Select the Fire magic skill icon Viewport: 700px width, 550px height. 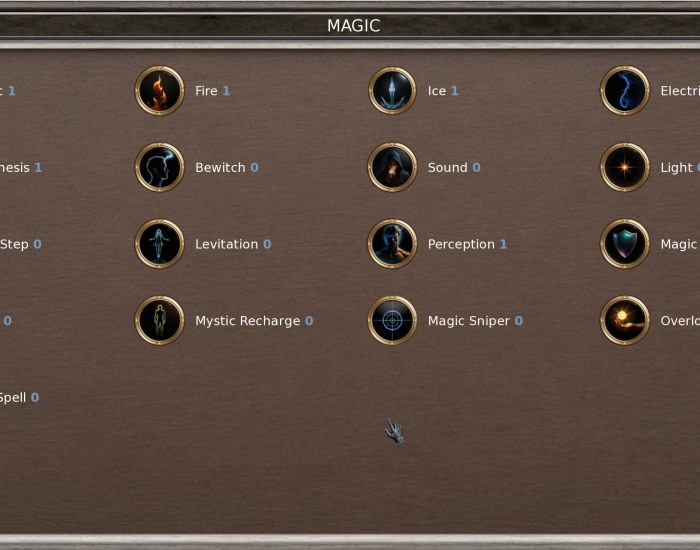pyautogui.click(x=159, y=91)
